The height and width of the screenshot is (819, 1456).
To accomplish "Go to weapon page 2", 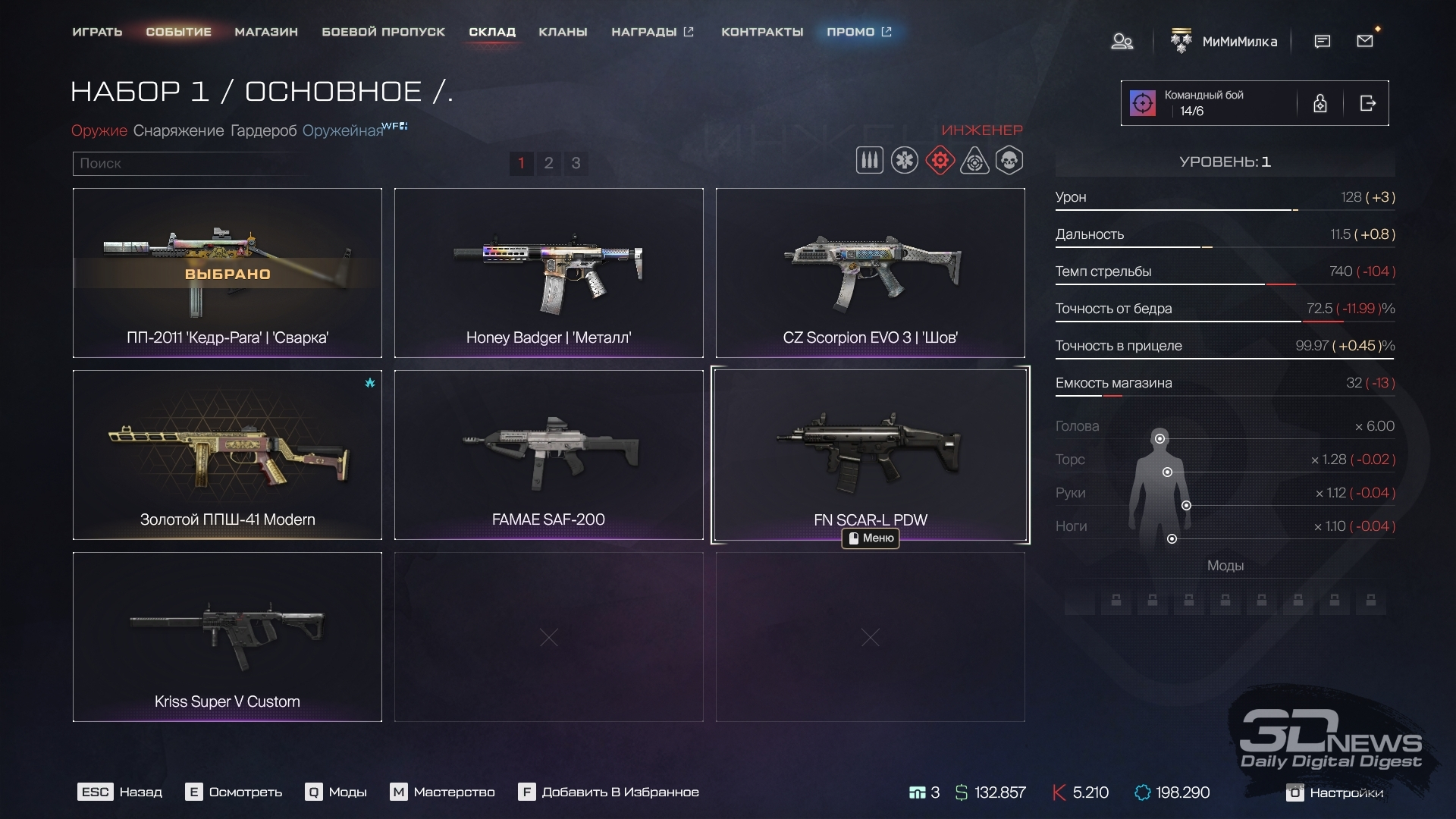I will [548, 163].
